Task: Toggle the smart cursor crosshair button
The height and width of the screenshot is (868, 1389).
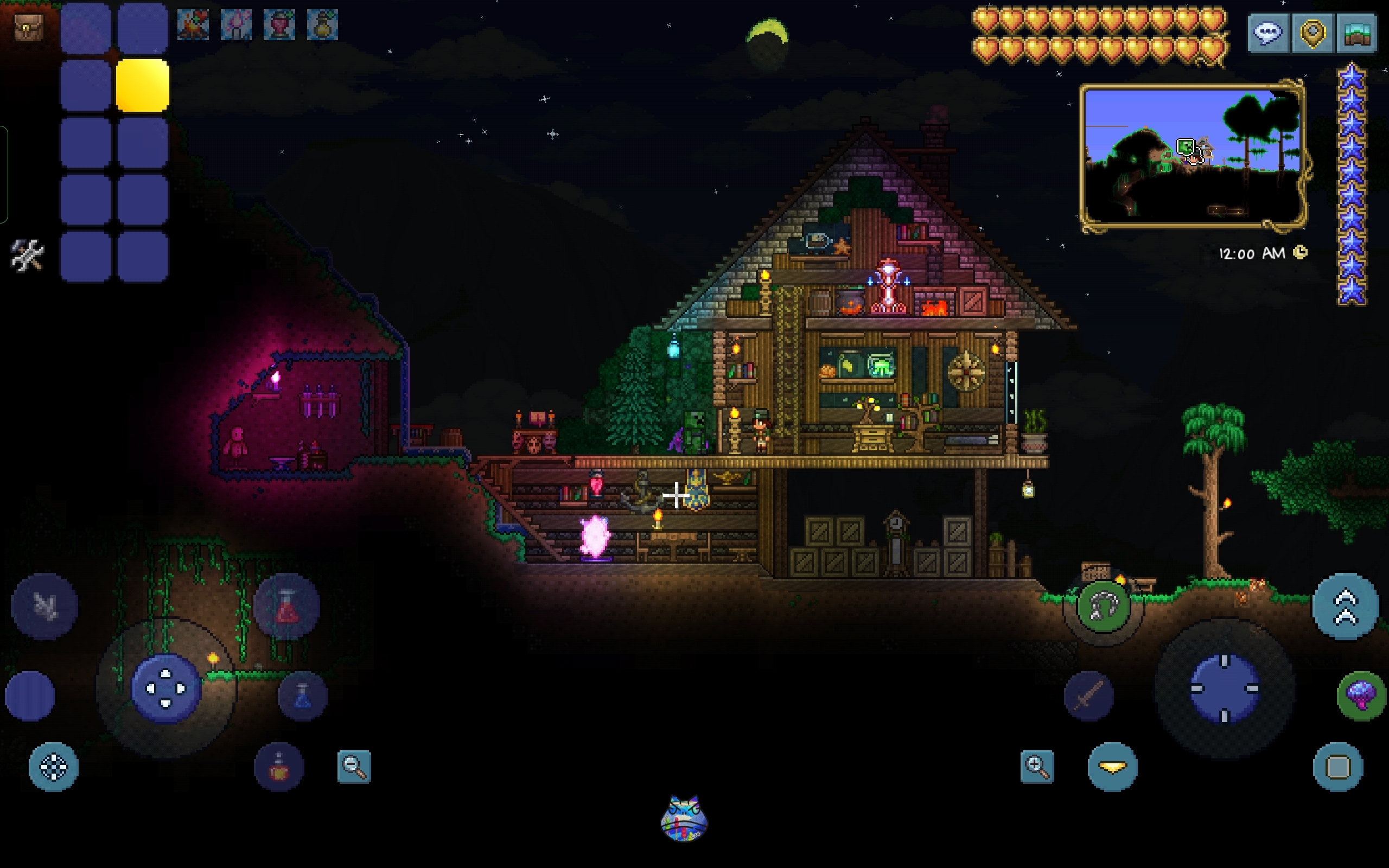Action: (53, 767)
